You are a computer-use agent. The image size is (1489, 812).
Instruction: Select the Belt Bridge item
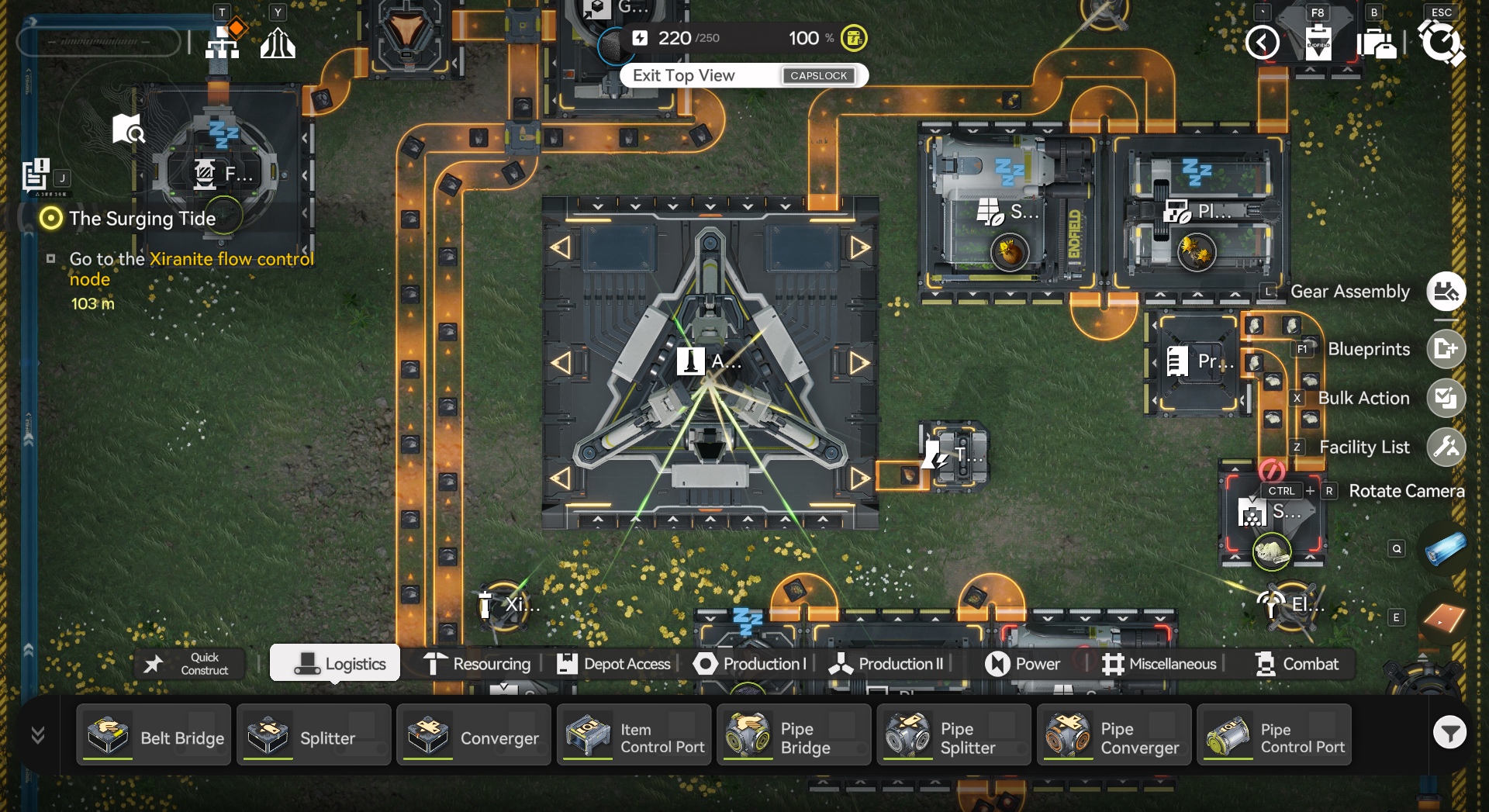click(154, 735)
